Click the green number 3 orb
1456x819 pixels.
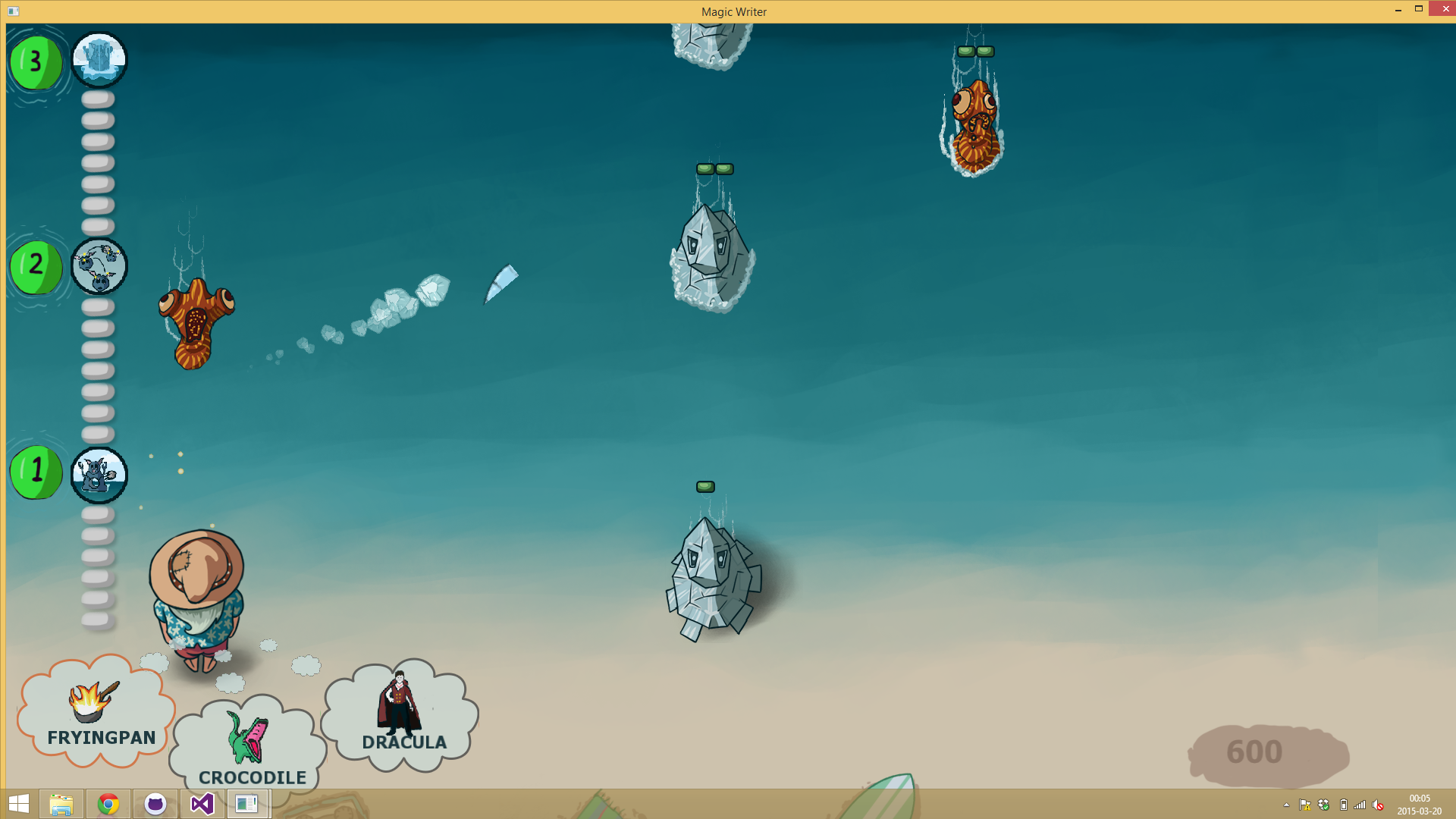pos(36,62)
